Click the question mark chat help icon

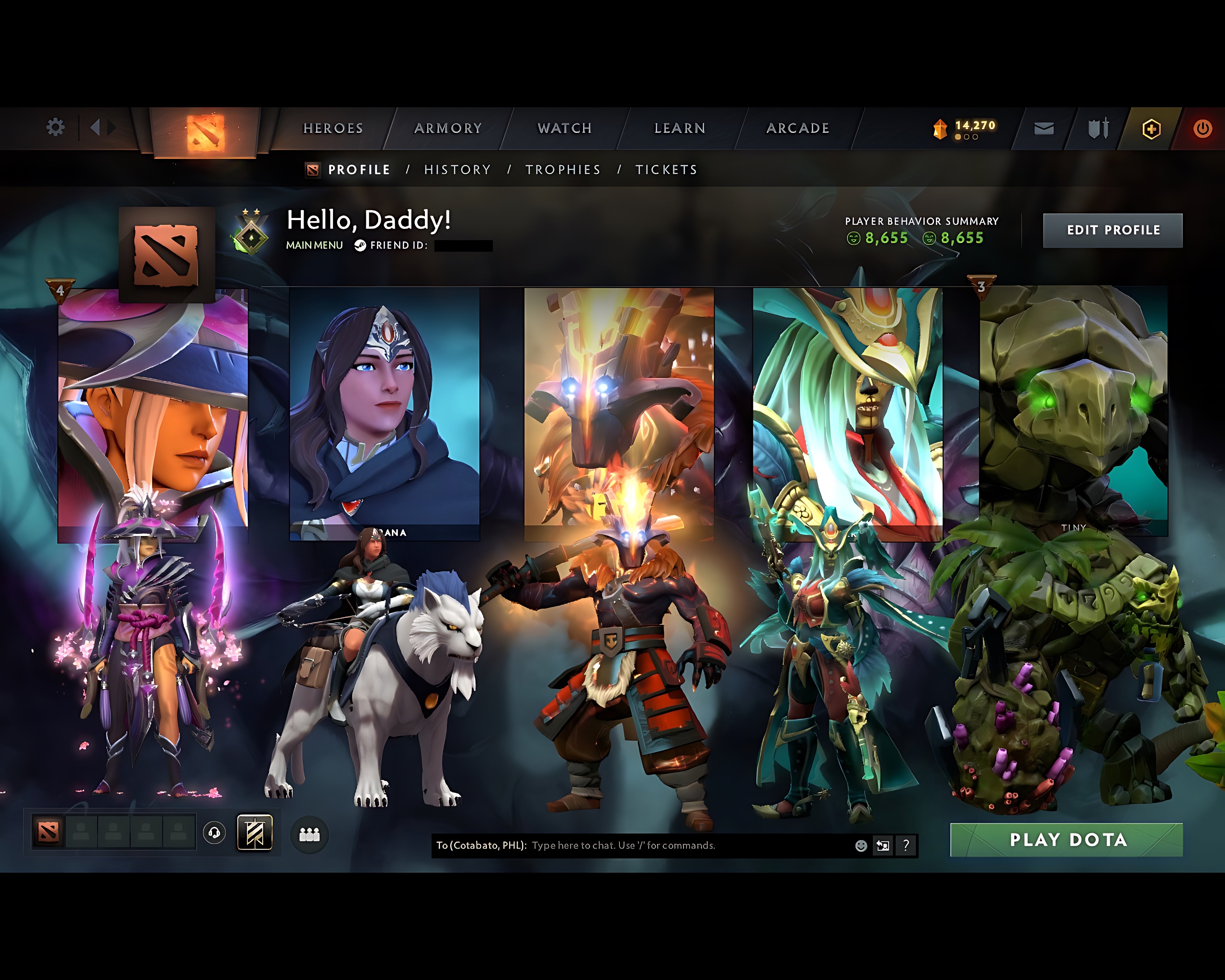coord(906,845)
